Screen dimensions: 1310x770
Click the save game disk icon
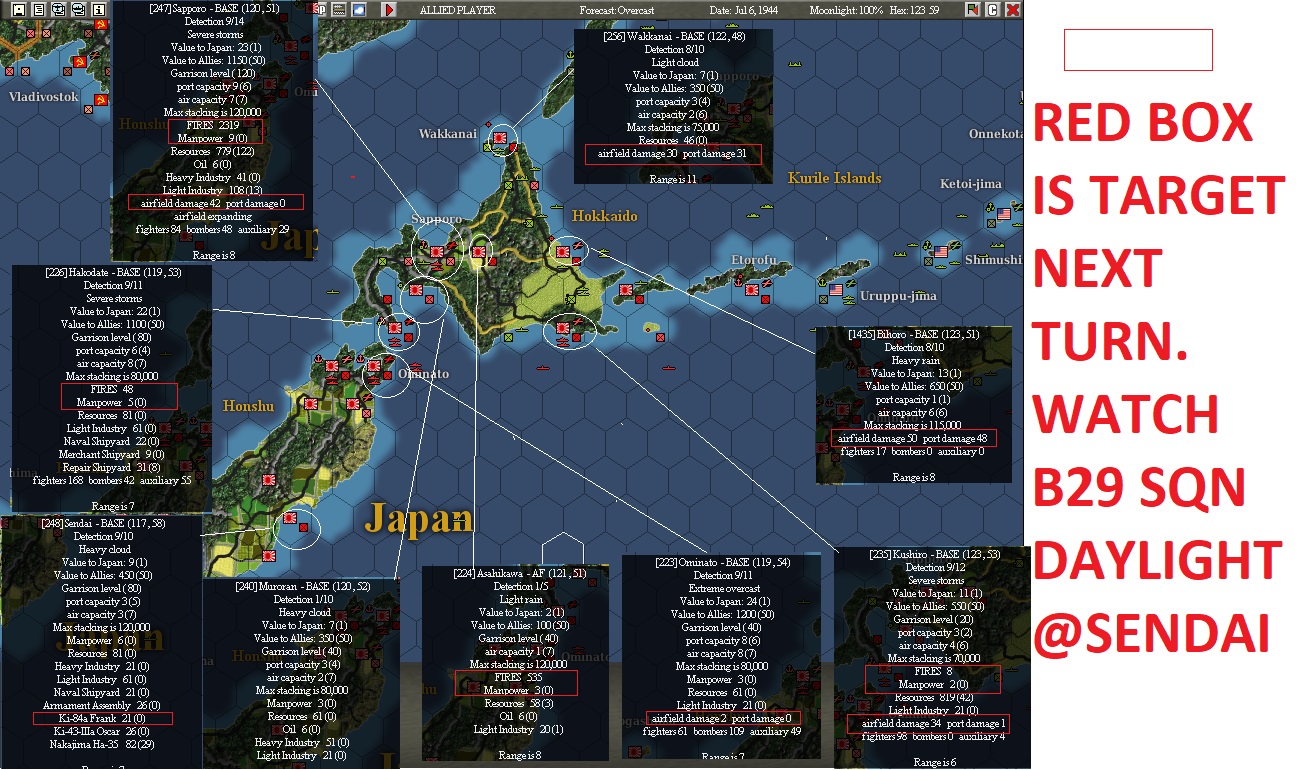pos(21,11)
